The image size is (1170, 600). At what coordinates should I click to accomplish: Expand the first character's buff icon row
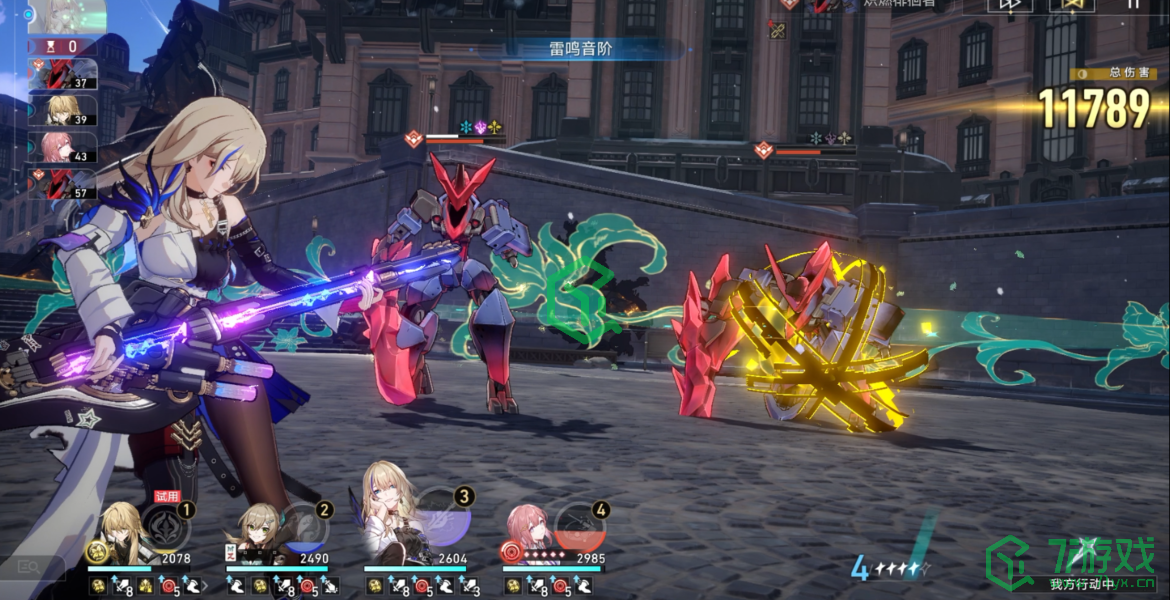tap(205, 586)
